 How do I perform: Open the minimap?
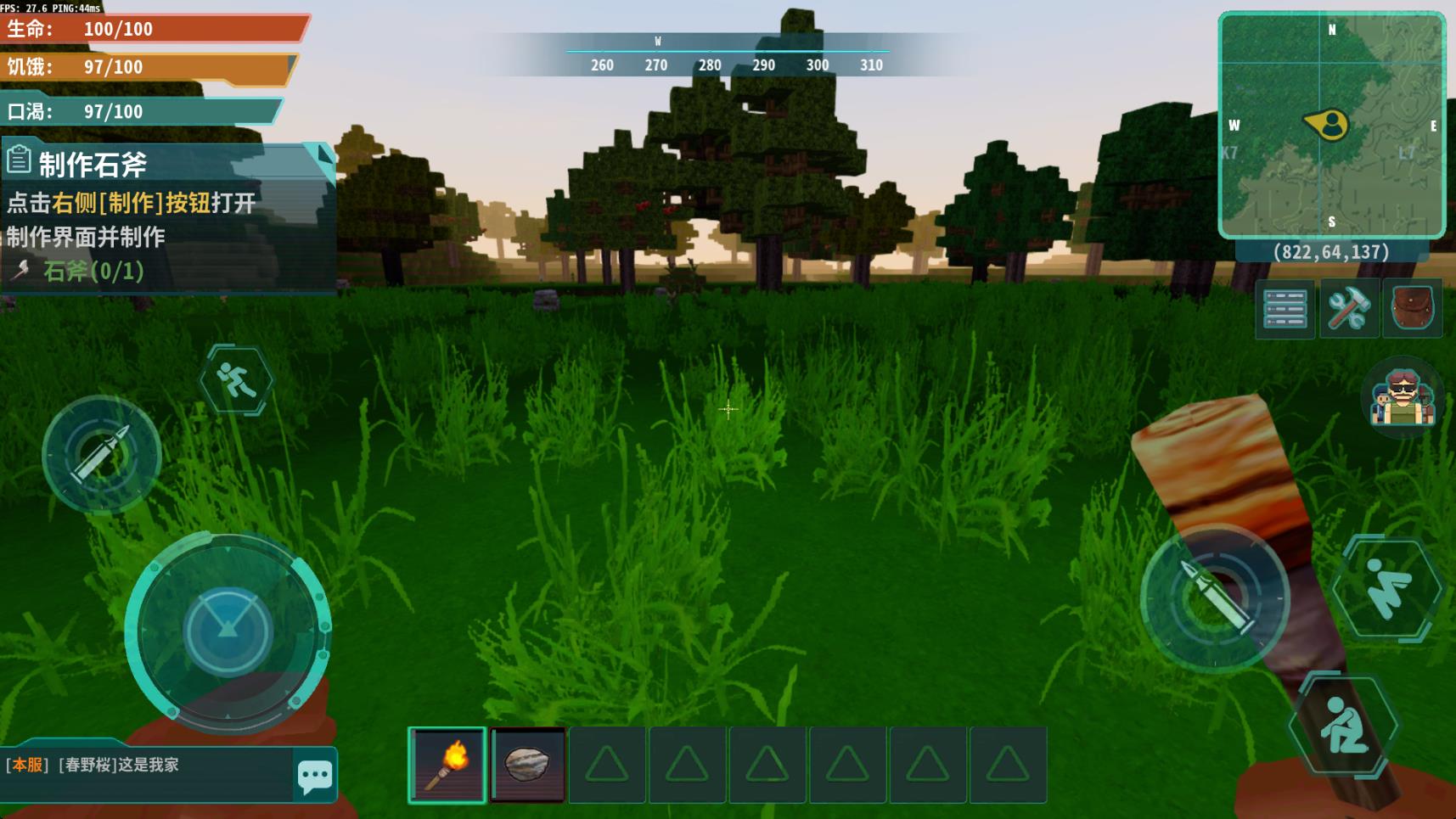point(1330,125)
